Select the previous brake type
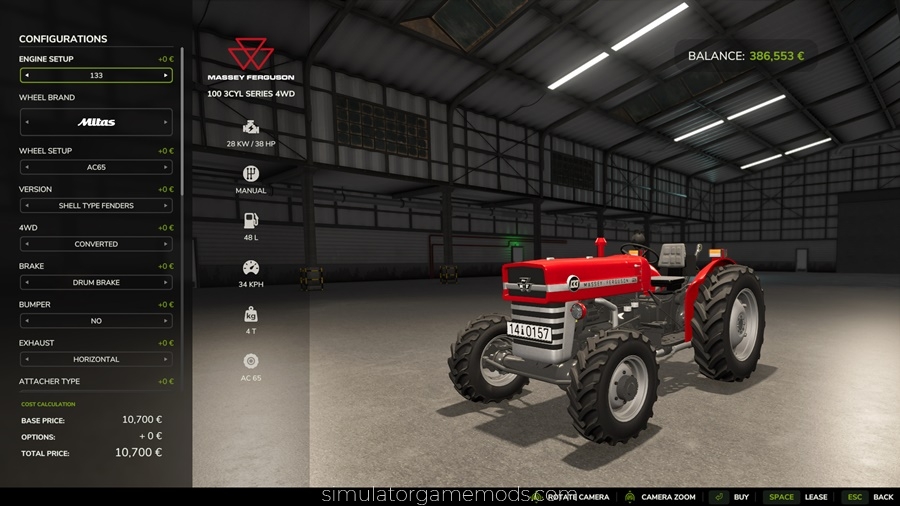 [26, 283]
